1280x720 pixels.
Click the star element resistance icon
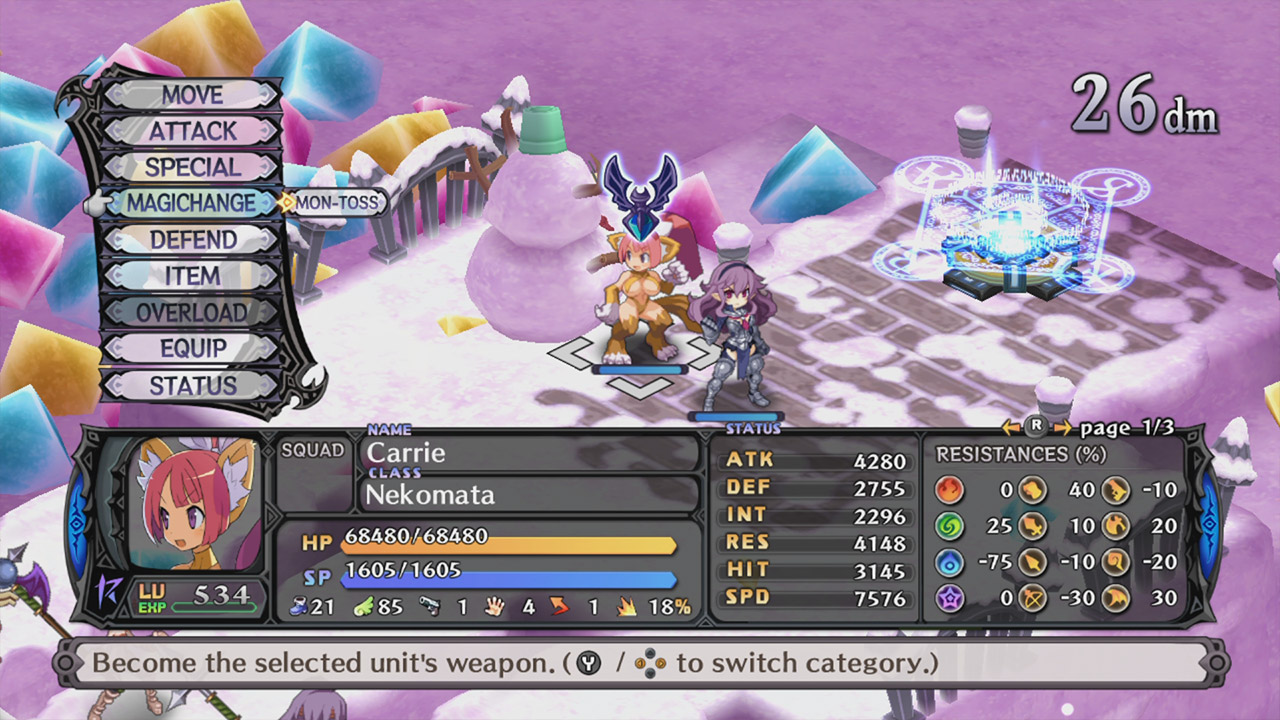[x=950, y=598]
